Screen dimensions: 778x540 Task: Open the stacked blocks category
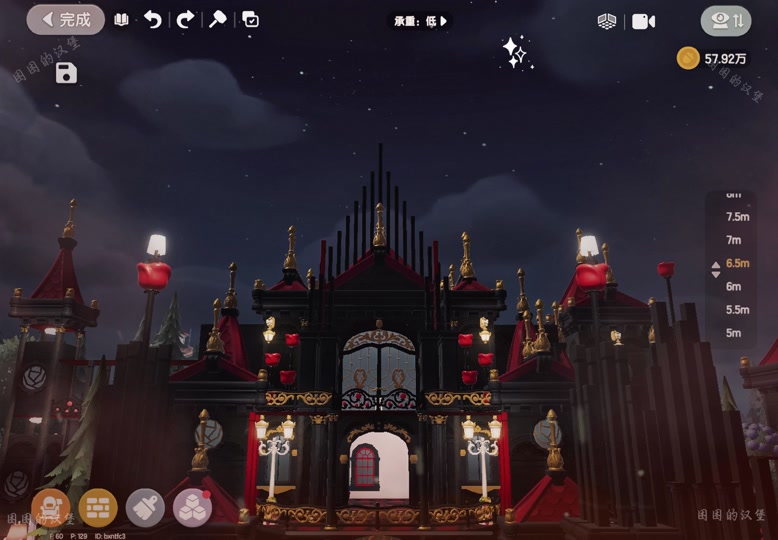[x=192, y=507]
